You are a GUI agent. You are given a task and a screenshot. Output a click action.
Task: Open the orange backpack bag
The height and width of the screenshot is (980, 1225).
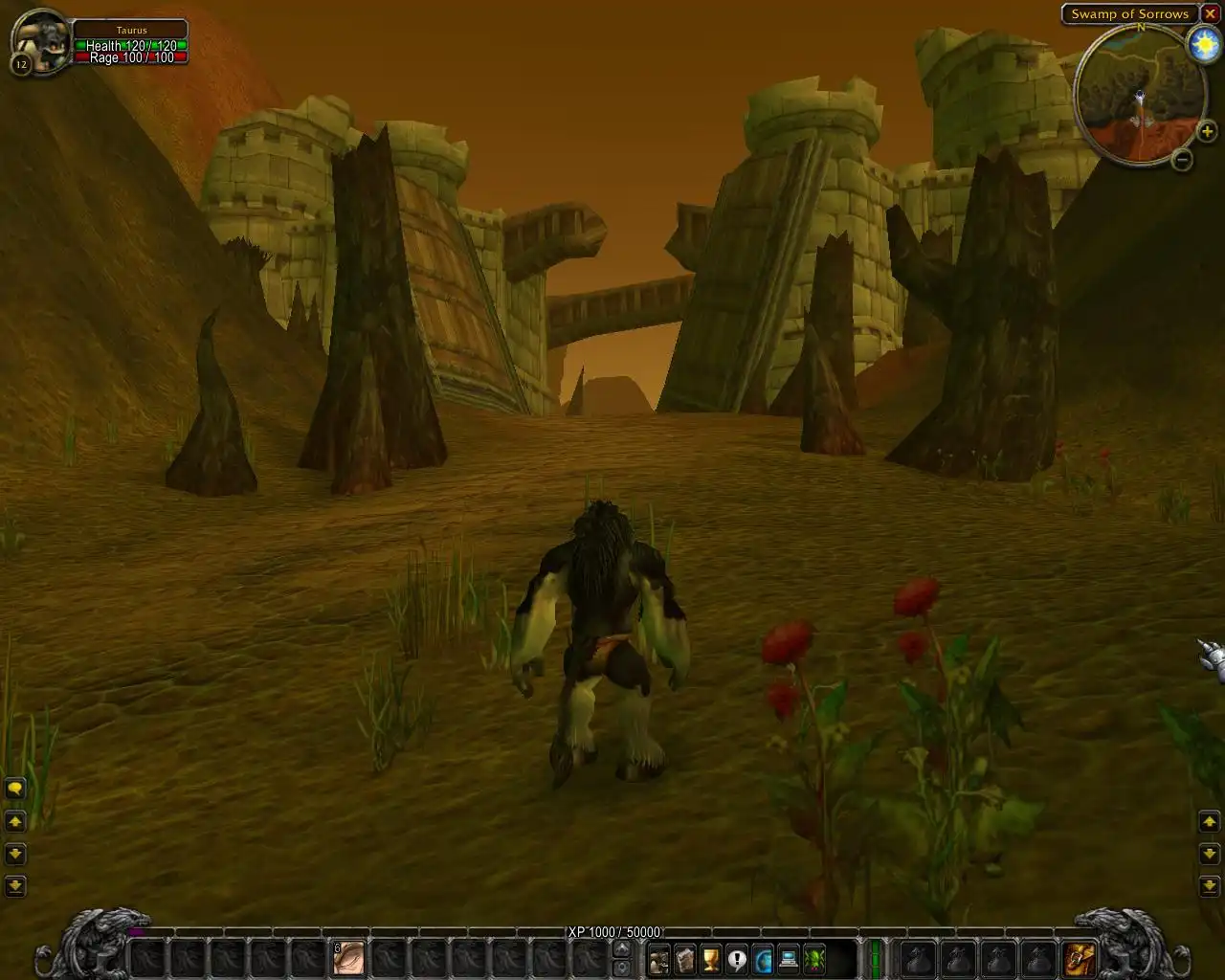(1079, 958)
